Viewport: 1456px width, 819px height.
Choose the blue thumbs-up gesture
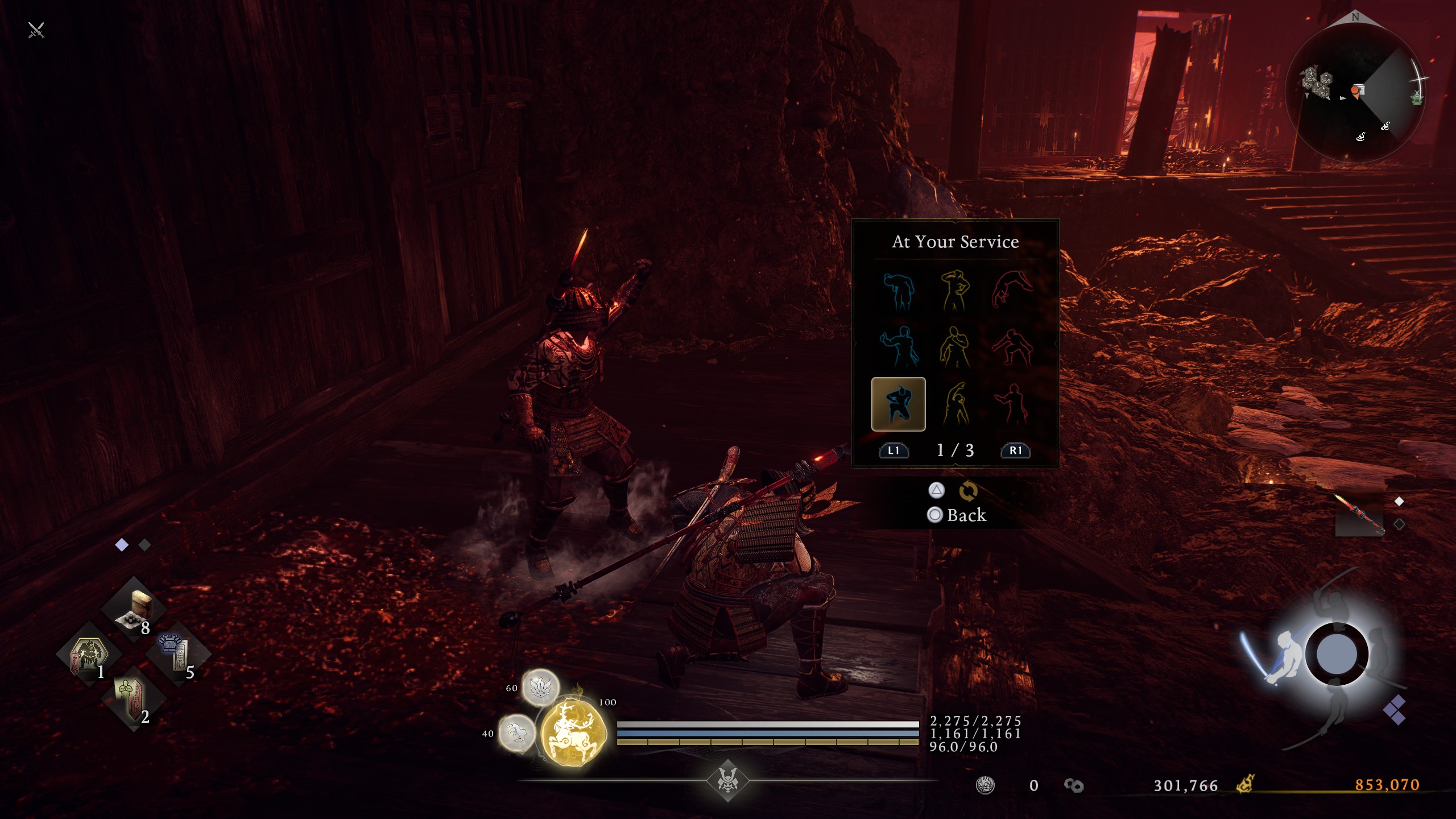tap(898, 347)
